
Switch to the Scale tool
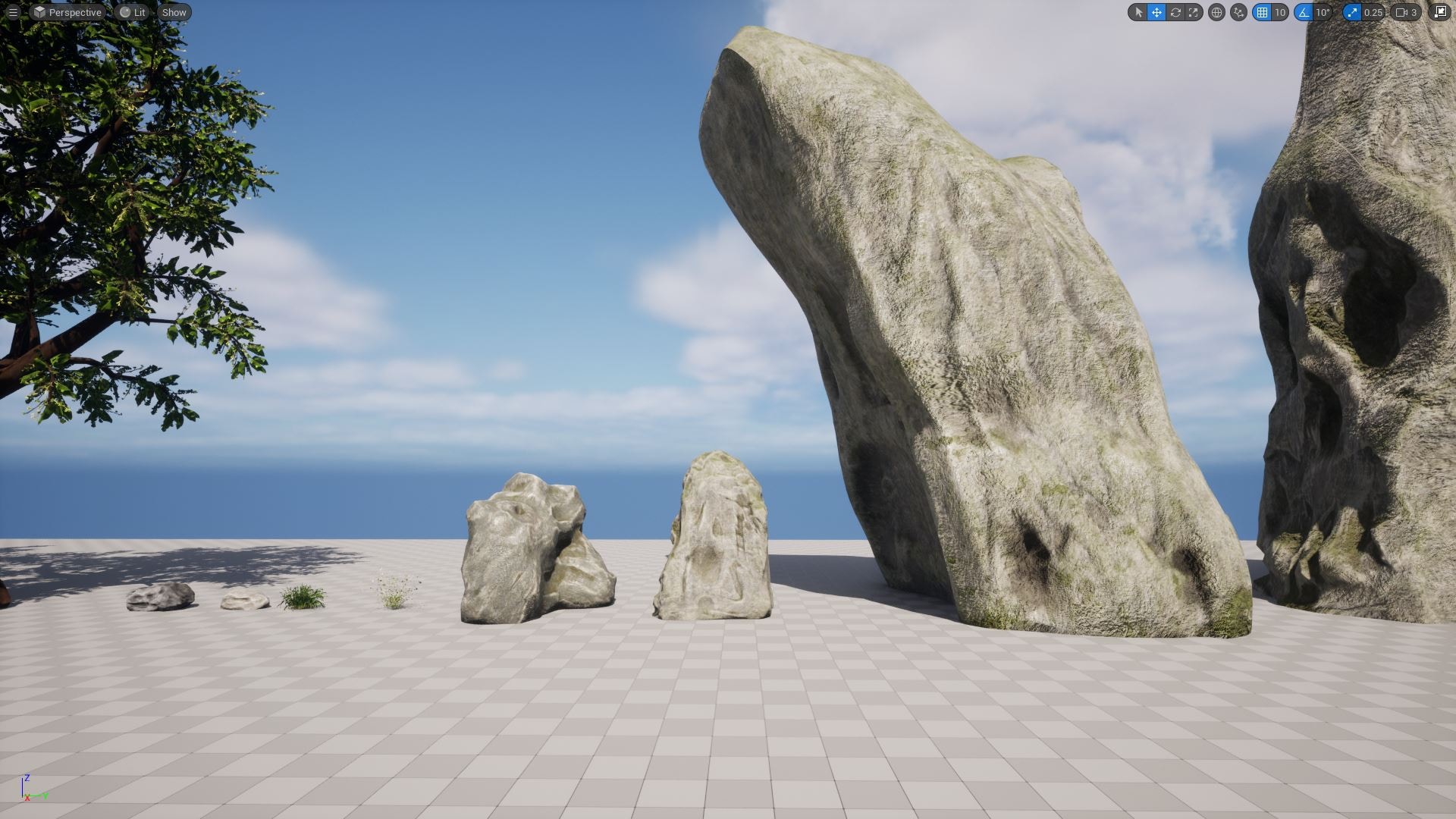coord(1194,12)
